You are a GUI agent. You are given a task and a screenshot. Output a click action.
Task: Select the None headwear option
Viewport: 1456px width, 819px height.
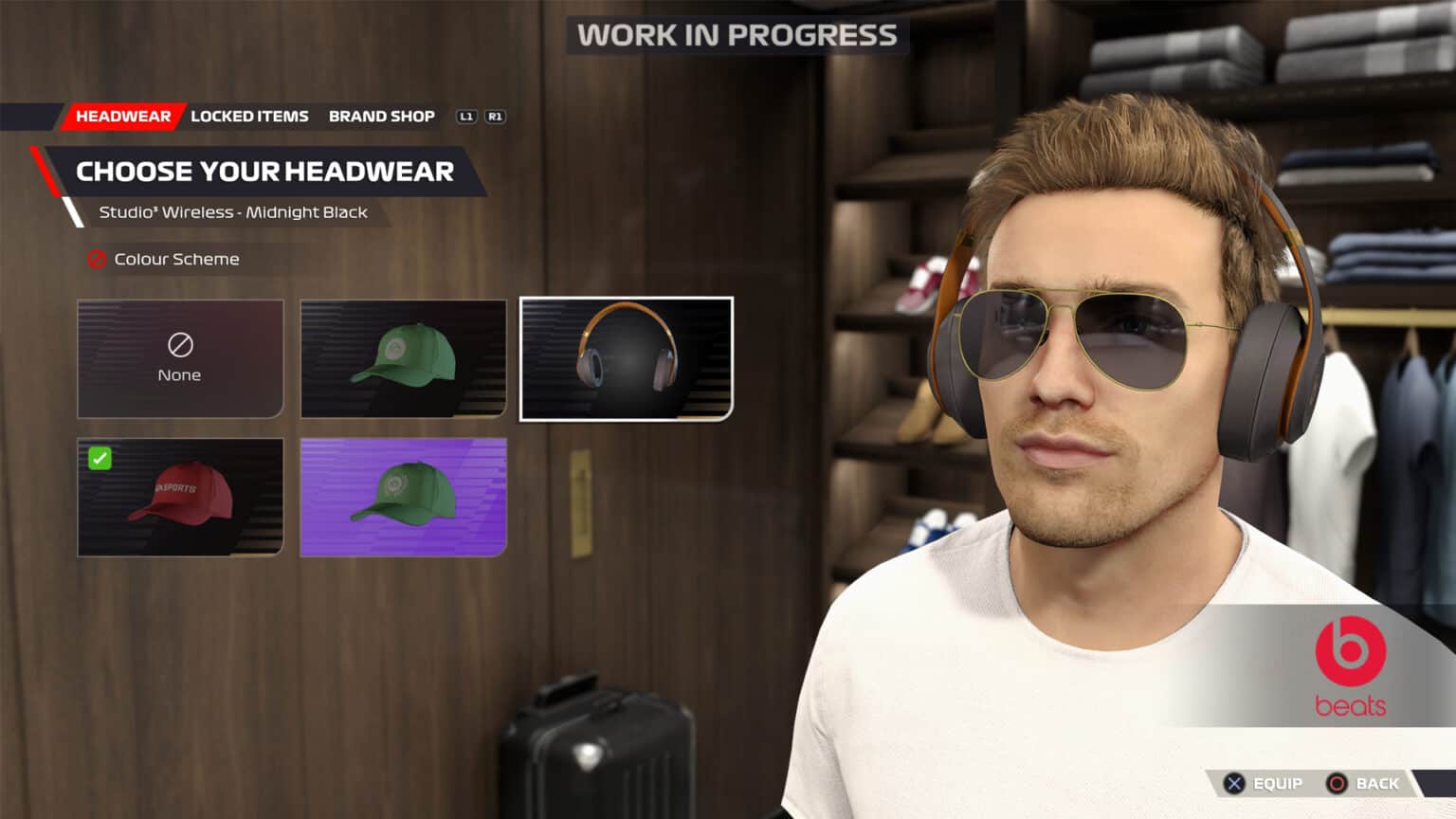click(x=180, y=359)
